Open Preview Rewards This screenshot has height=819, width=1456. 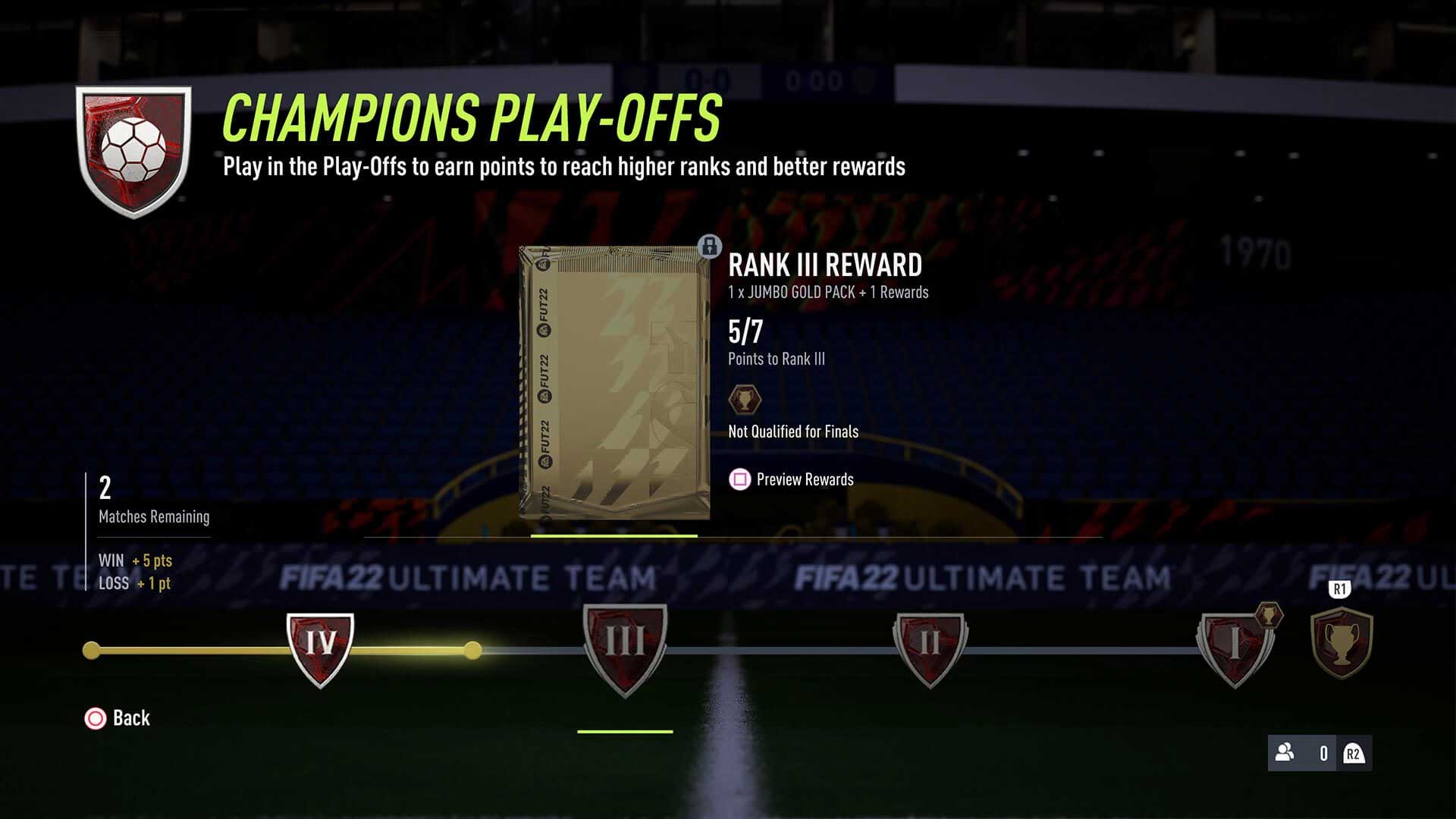(805, 479)
